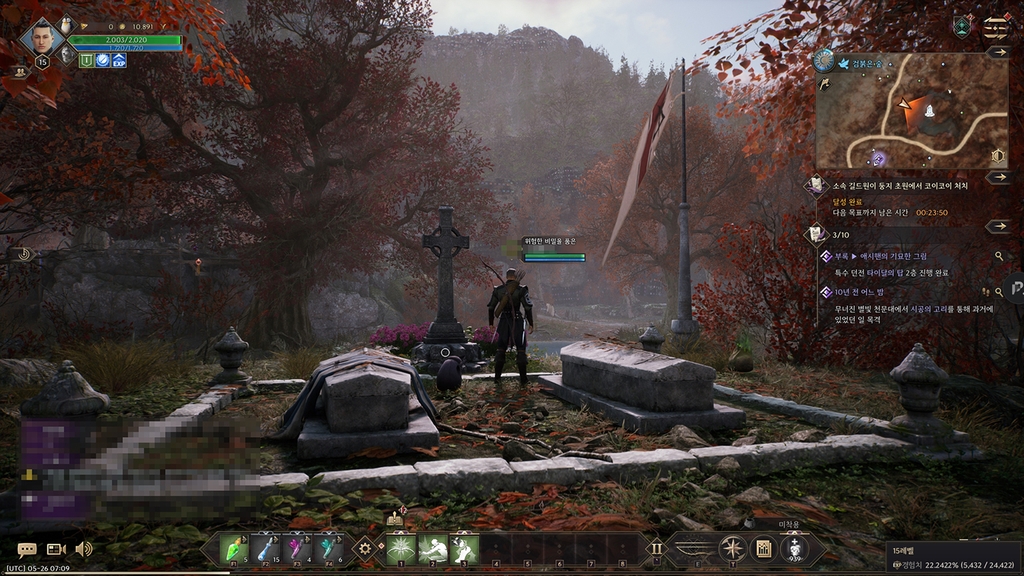Open the gear settings button beside the potions
This screenshot has height=576, width=1024.
pos(366,548)
